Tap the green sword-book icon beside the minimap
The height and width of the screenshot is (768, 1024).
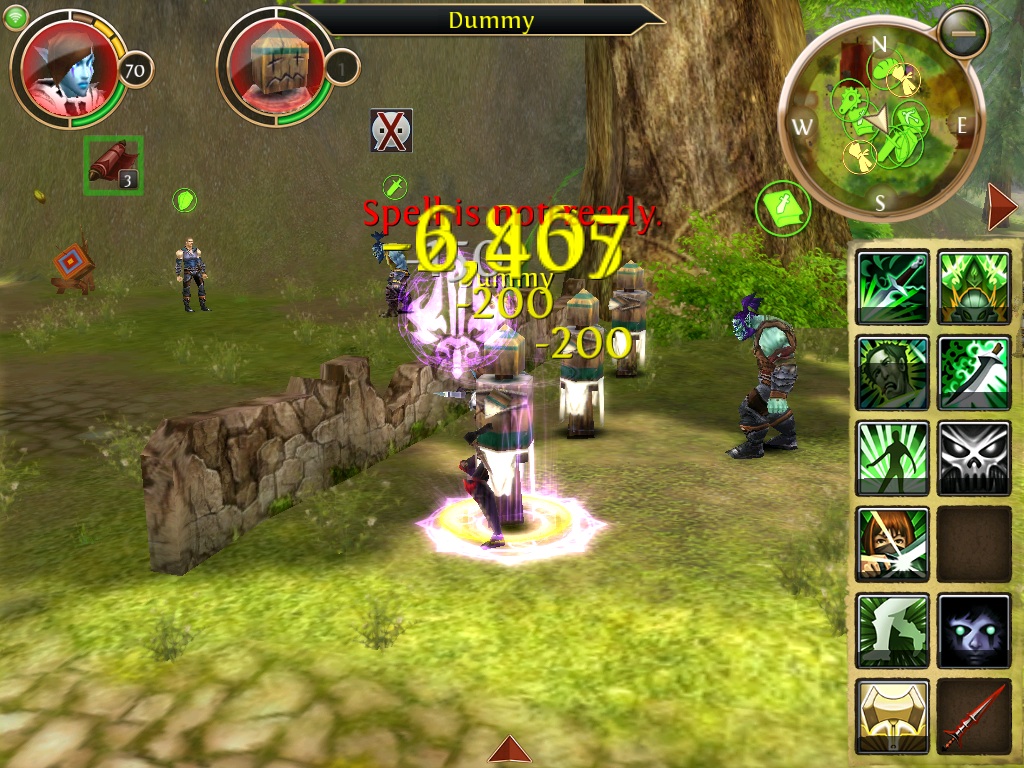pos(784,209)
